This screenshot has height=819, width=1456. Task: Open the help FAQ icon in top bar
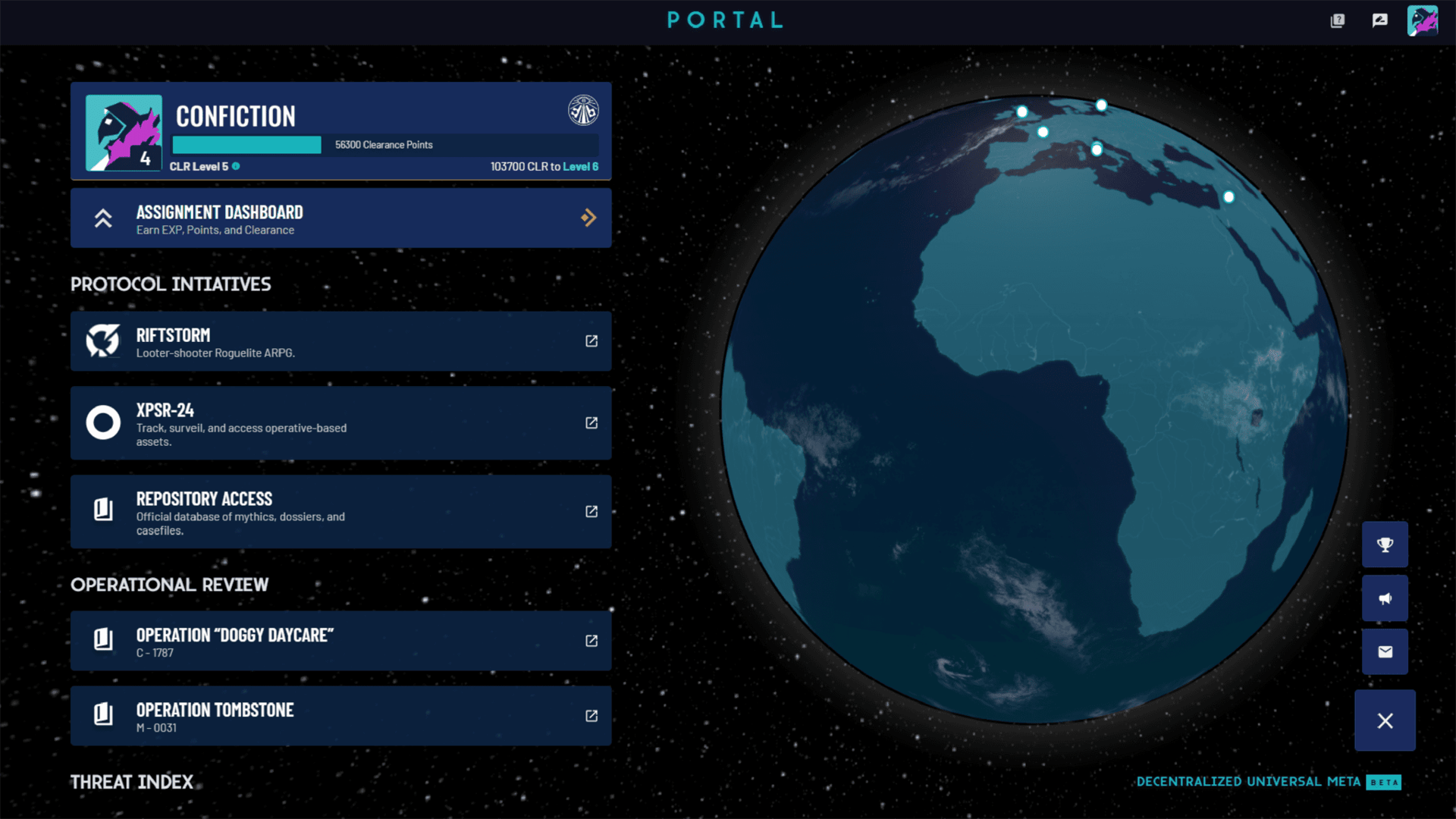click(x=1338, y=21)
